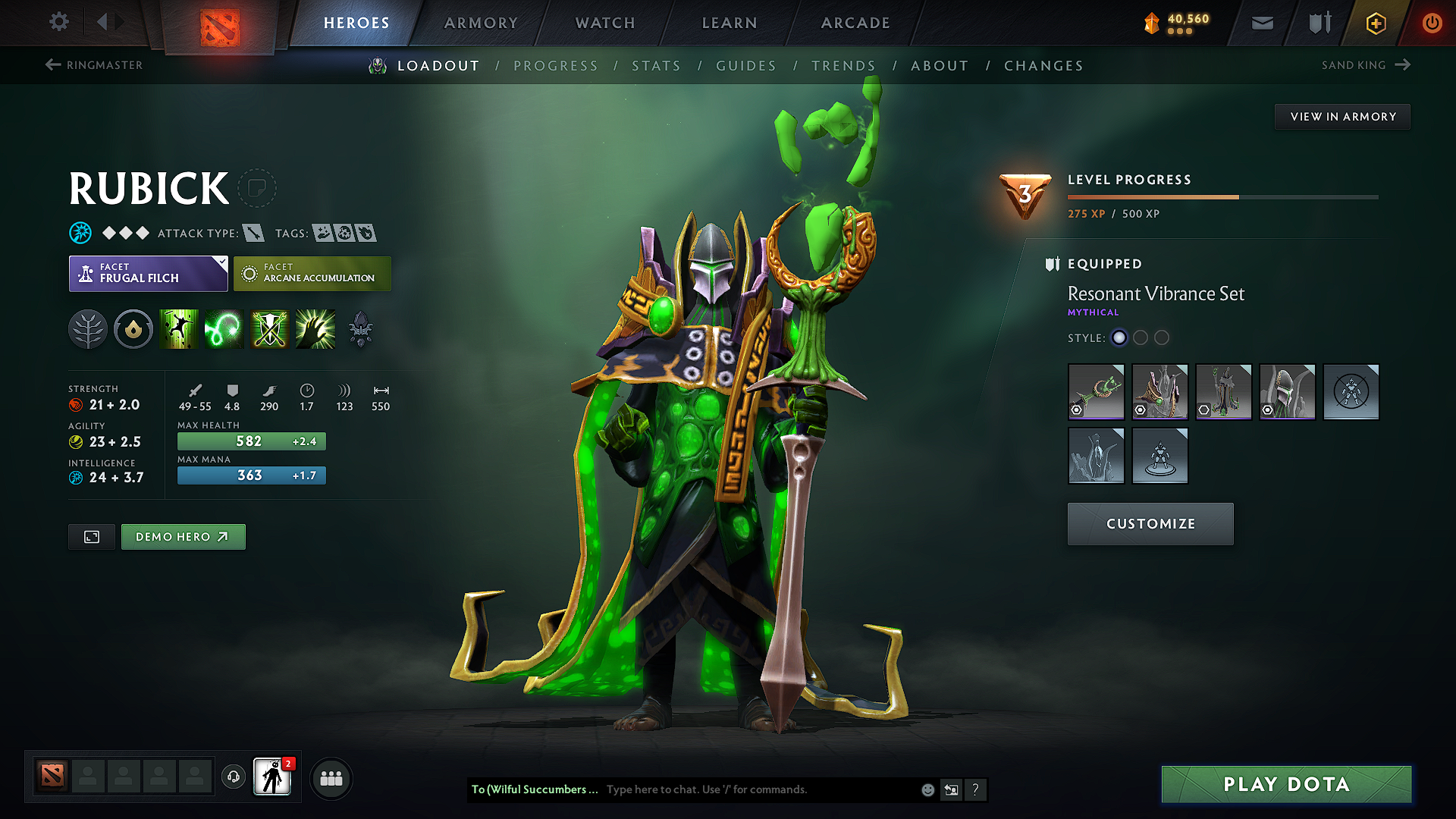
Task: Open the GUIDES sub-tab
Action: [745, 66]
